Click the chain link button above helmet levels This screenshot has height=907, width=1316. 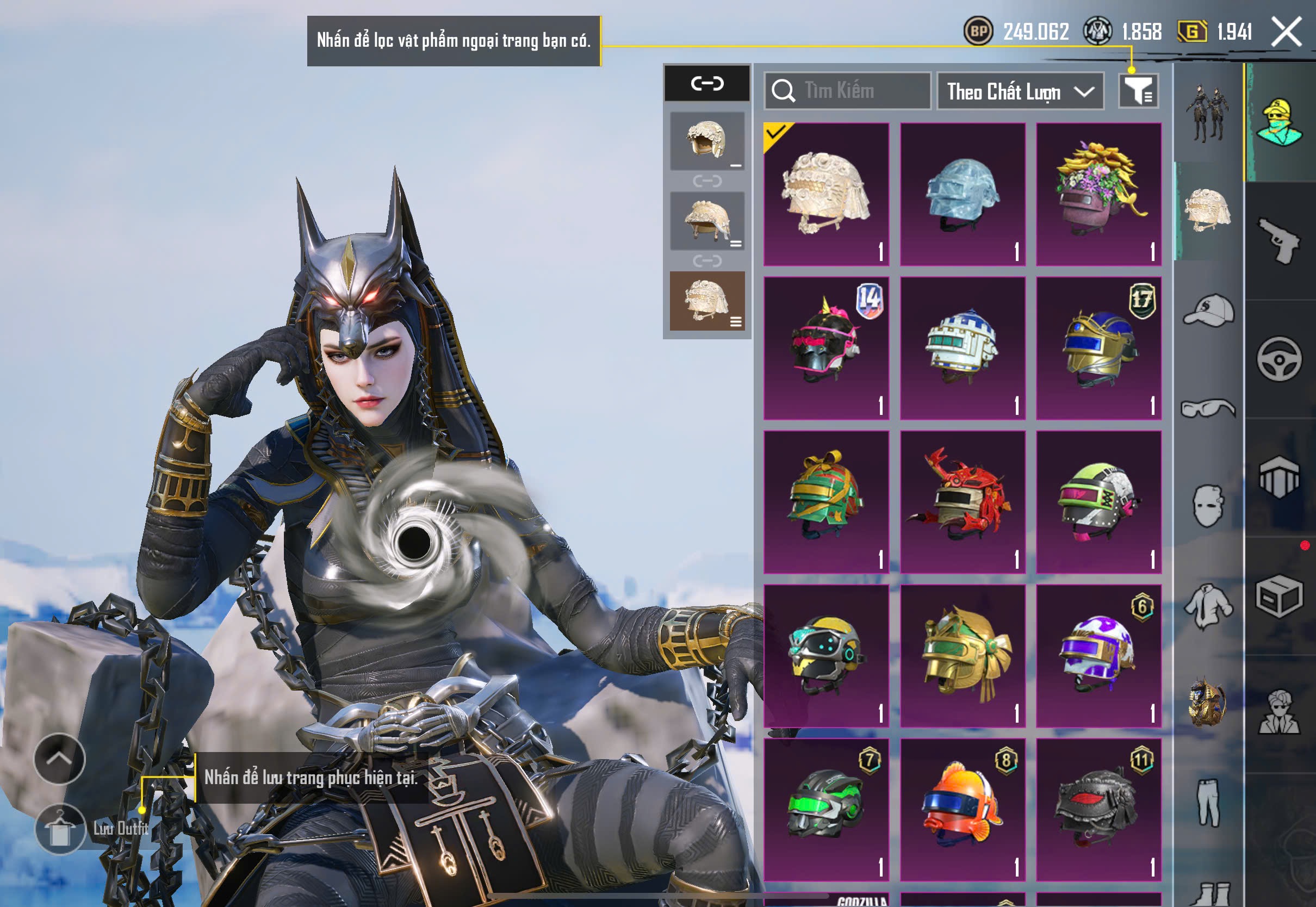click(707, 84)
